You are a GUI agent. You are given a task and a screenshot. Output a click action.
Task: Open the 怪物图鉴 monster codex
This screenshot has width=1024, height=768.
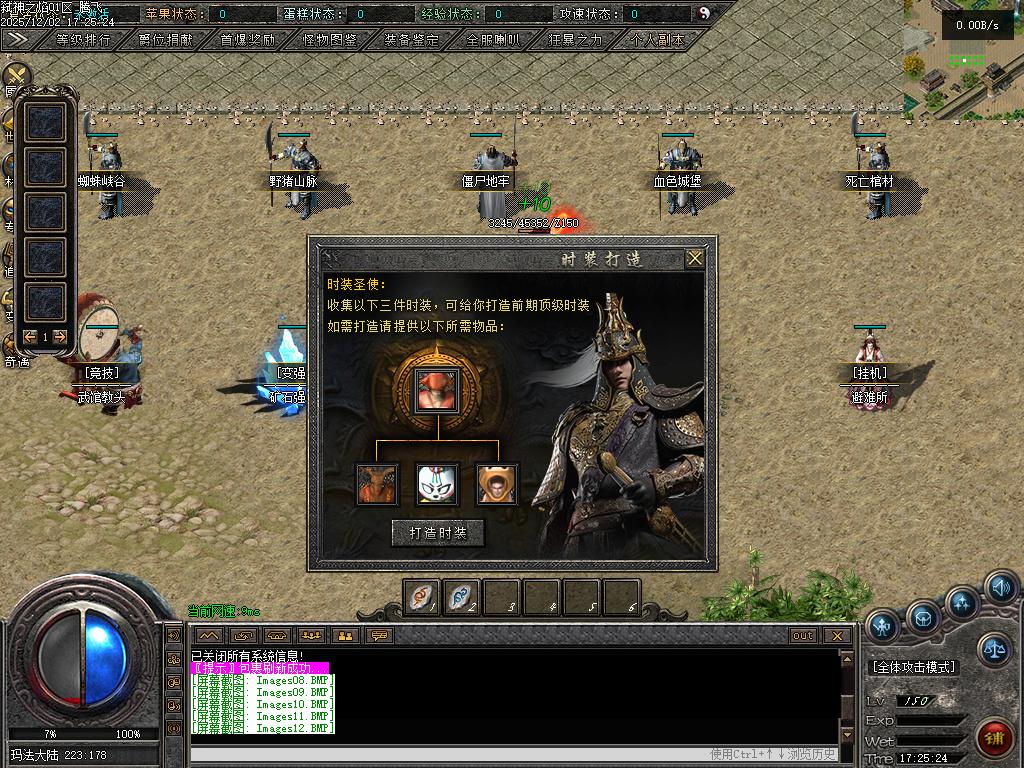[x=329, y=41]
